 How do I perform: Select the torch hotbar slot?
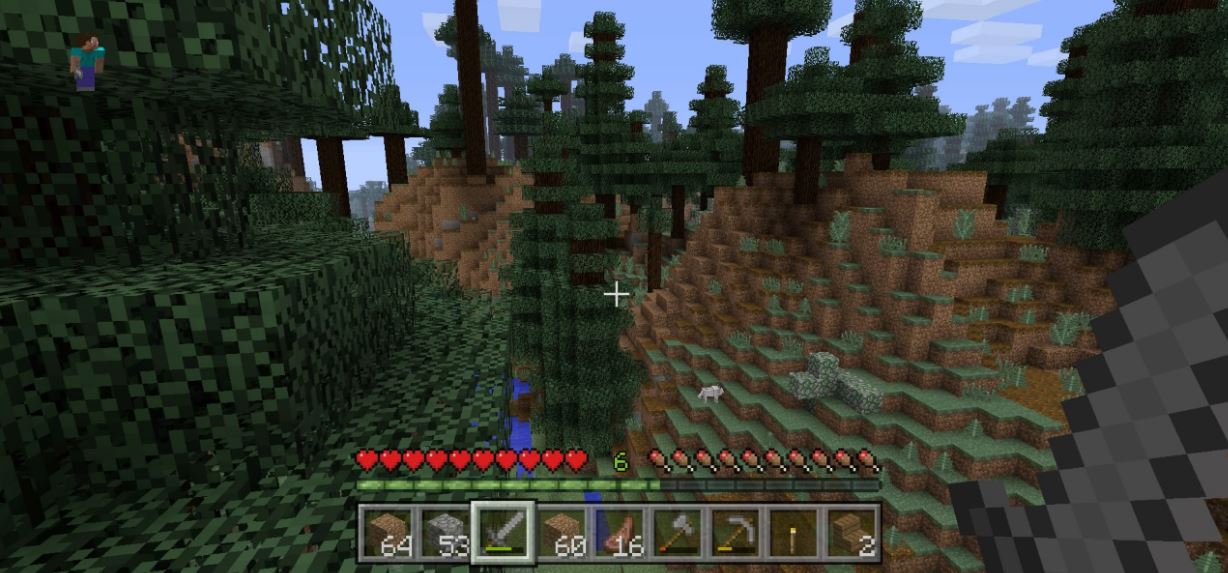tap(794, 532)
